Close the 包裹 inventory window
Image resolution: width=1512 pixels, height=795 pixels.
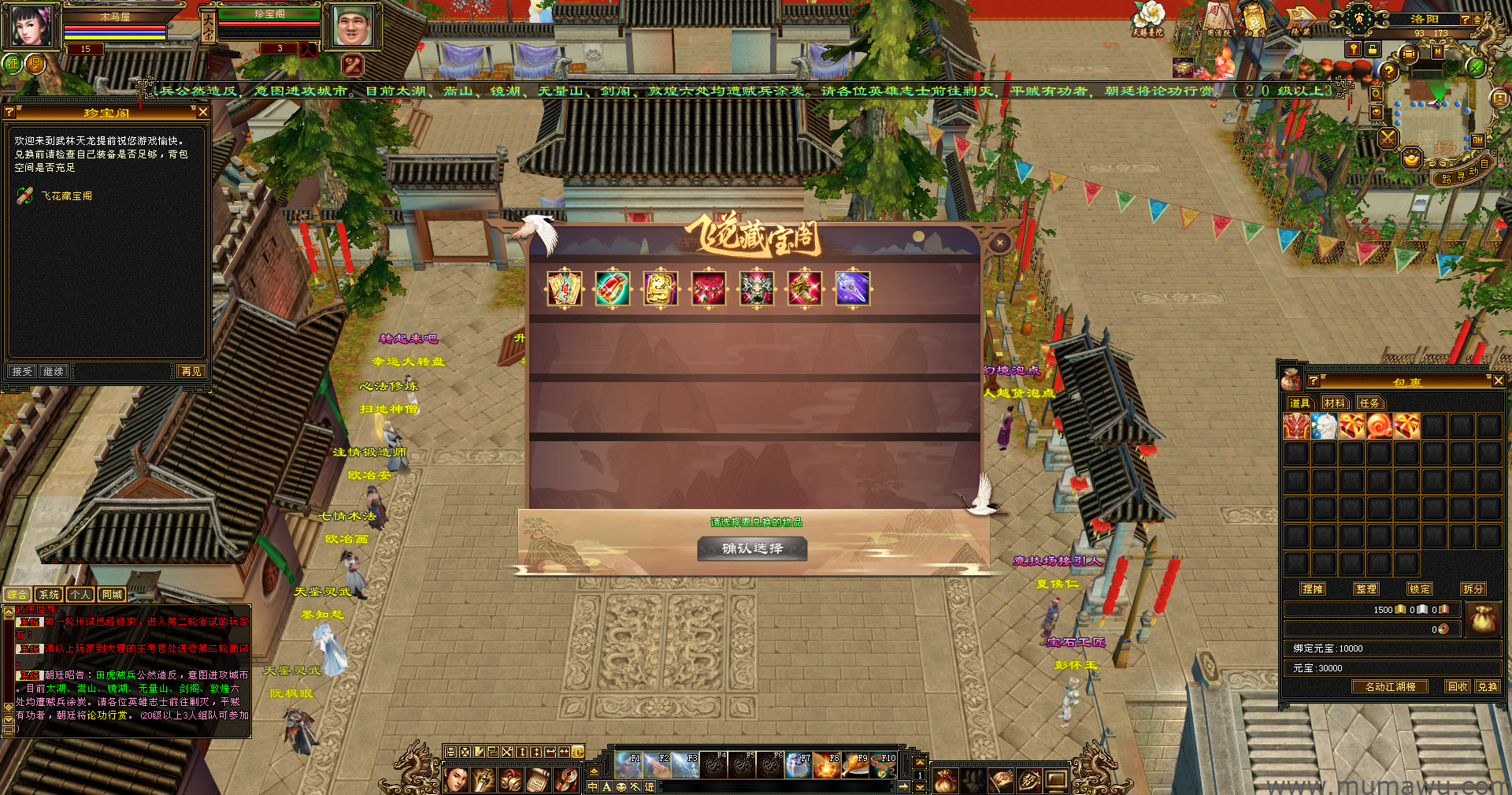point(1498,381)
